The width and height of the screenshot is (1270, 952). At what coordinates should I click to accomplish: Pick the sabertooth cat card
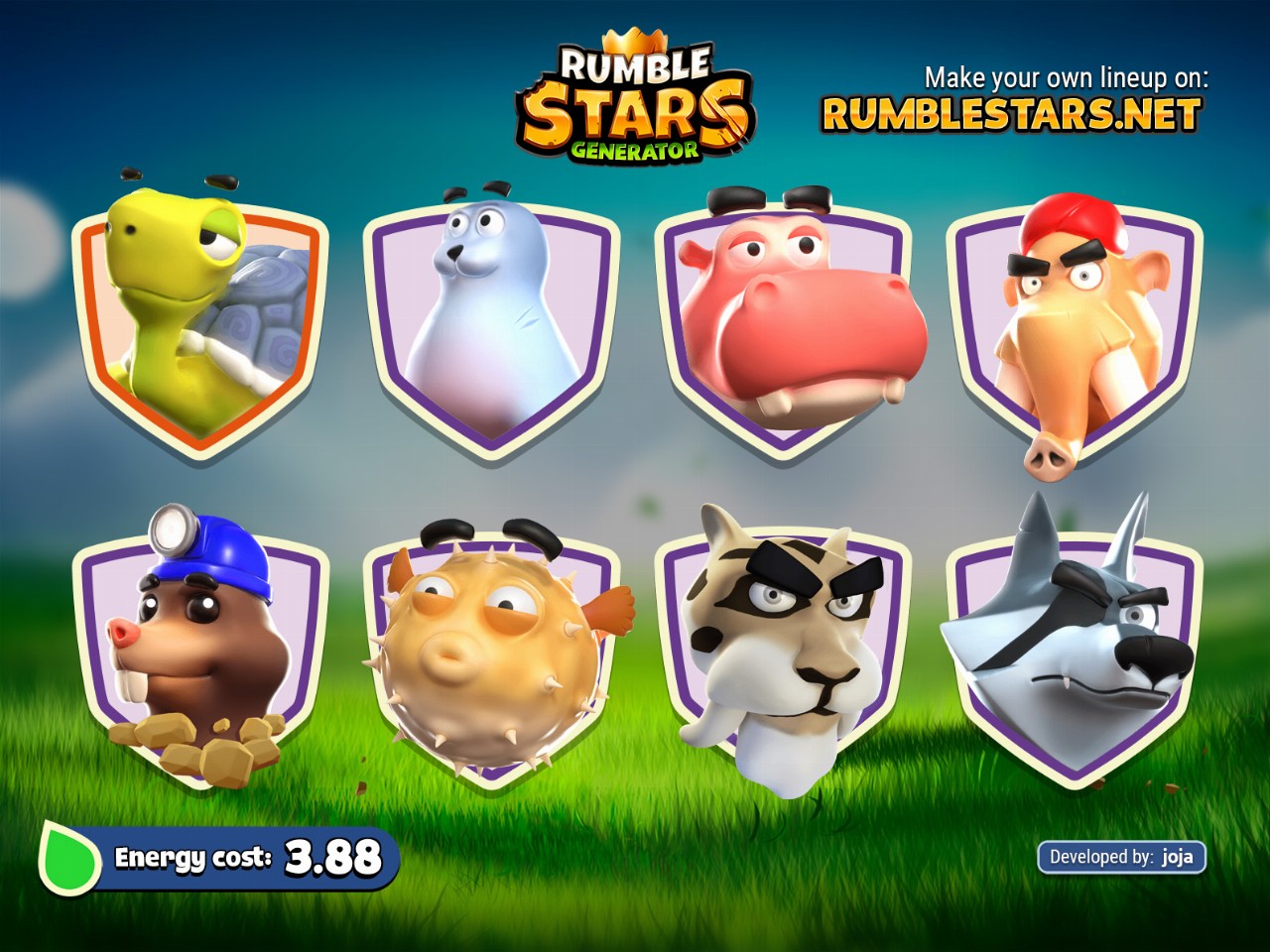(784, 650)
